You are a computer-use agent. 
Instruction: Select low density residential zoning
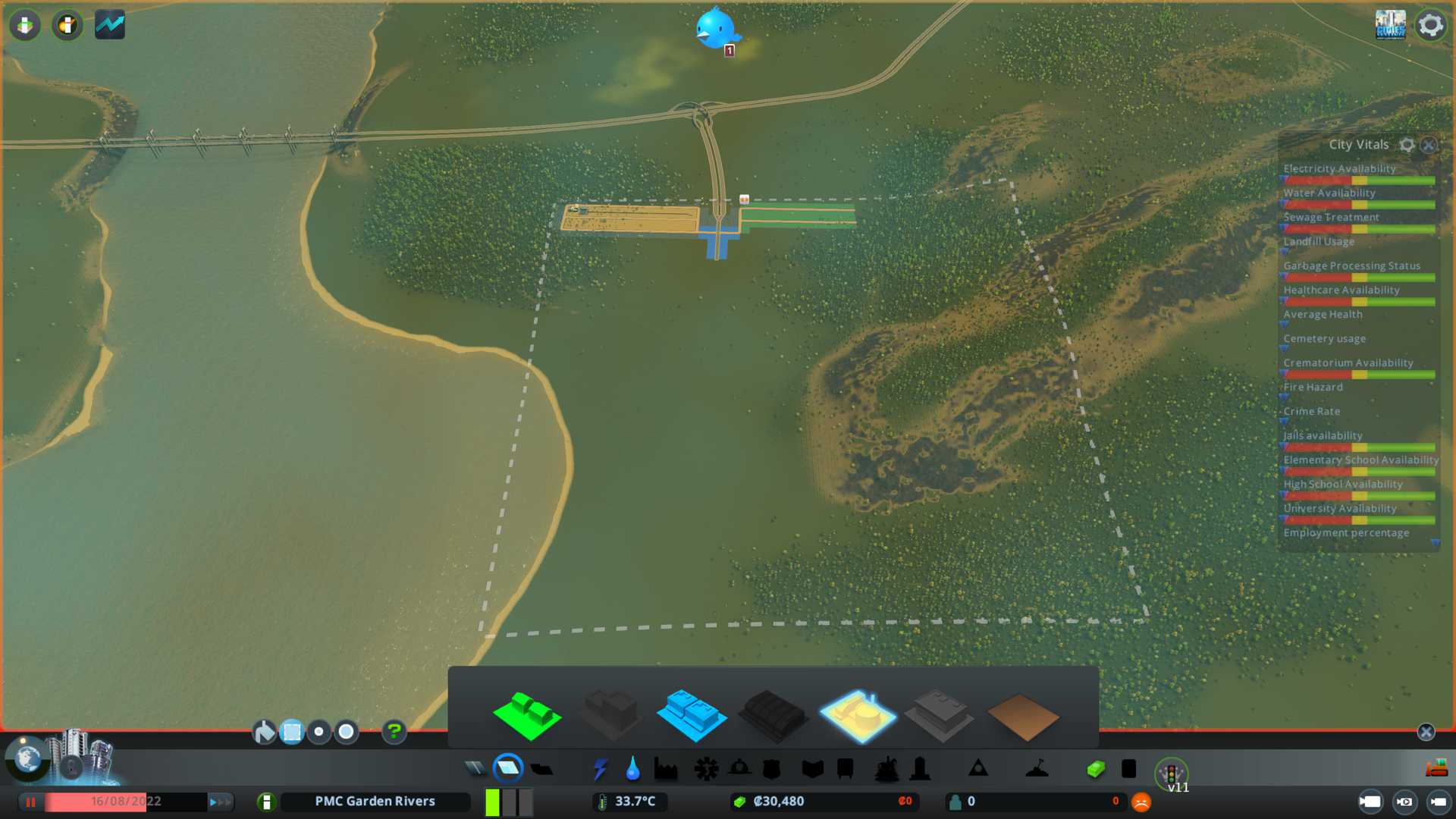coord(527,715)
